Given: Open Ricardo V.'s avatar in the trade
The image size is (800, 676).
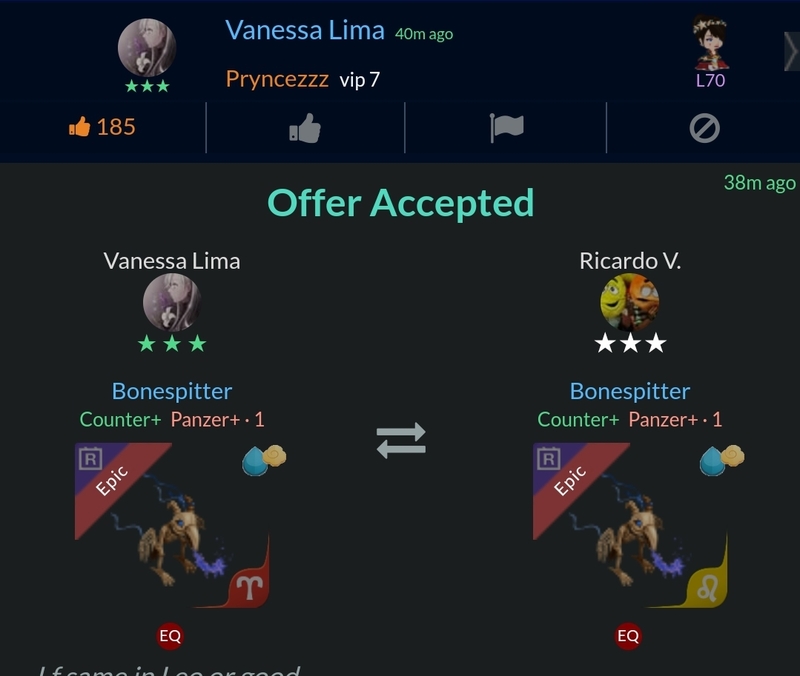Looking at the screenshot, I should (629, 302).
